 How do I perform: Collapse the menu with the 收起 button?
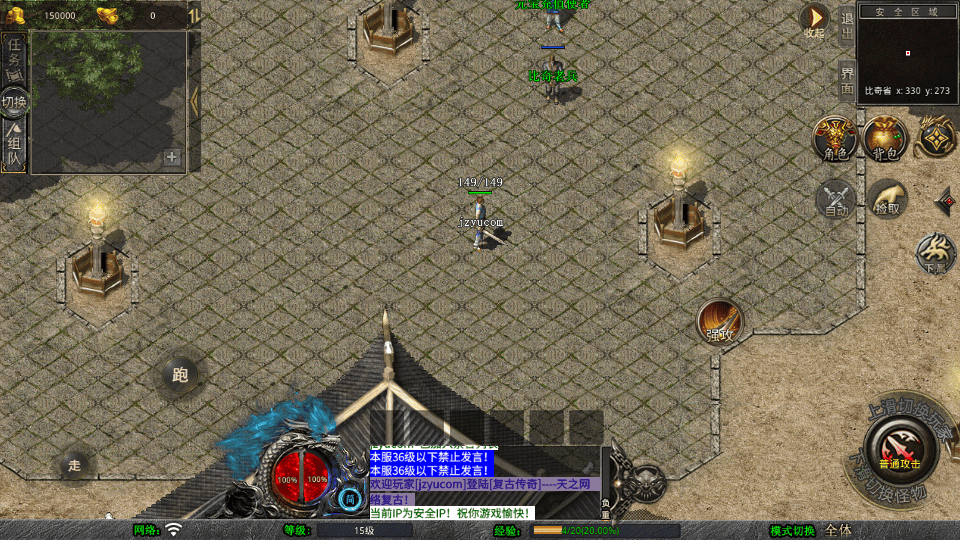click(x=816, y=18)
